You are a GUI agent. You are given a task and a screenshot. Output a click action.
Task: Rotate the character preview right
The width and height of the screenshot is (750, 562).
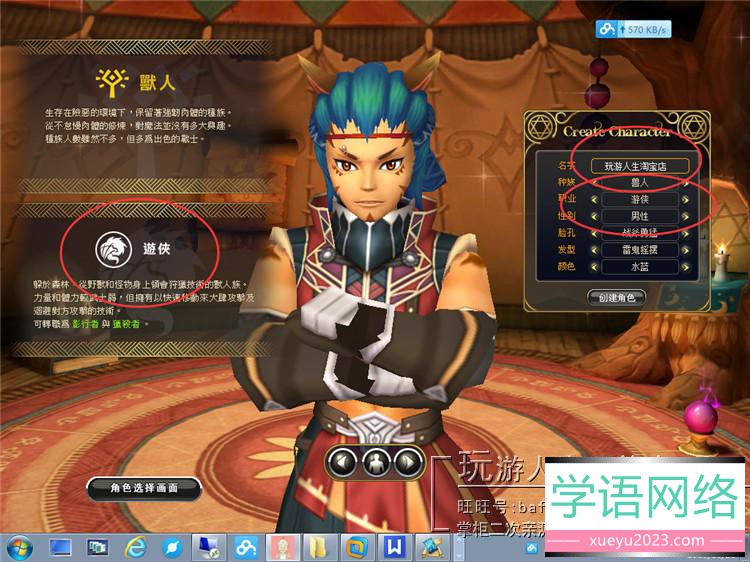(x=407, y=461)
